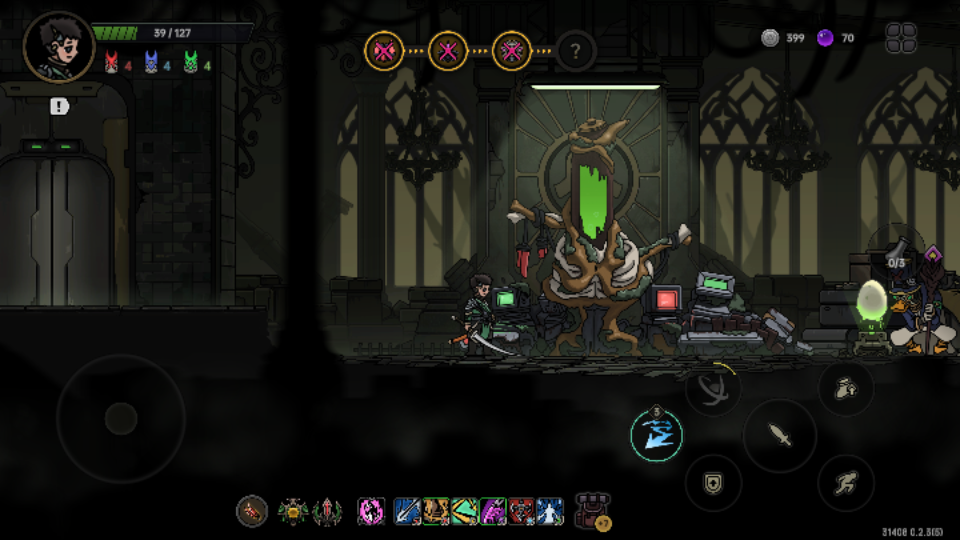Tap the exclamation alert speech bubble

[59, 106]
